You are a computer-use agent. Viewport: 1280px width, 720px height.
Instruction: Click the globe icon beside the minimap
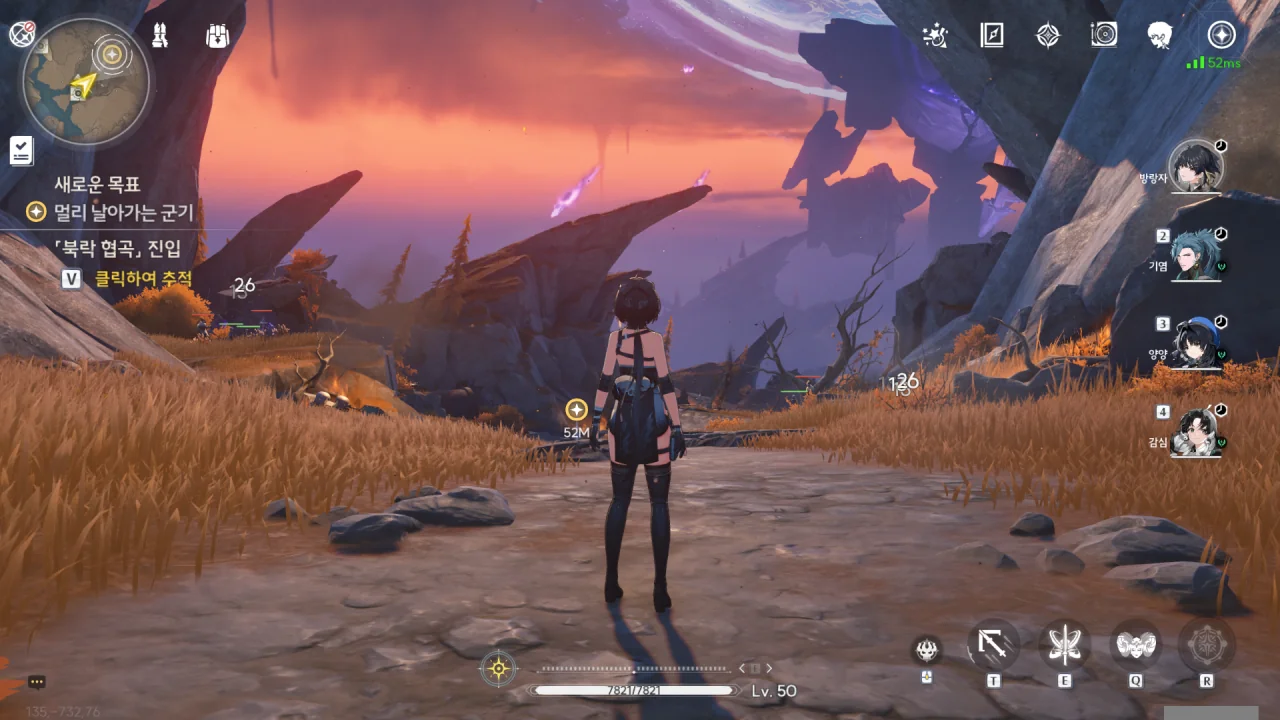(x=21, y=34)
